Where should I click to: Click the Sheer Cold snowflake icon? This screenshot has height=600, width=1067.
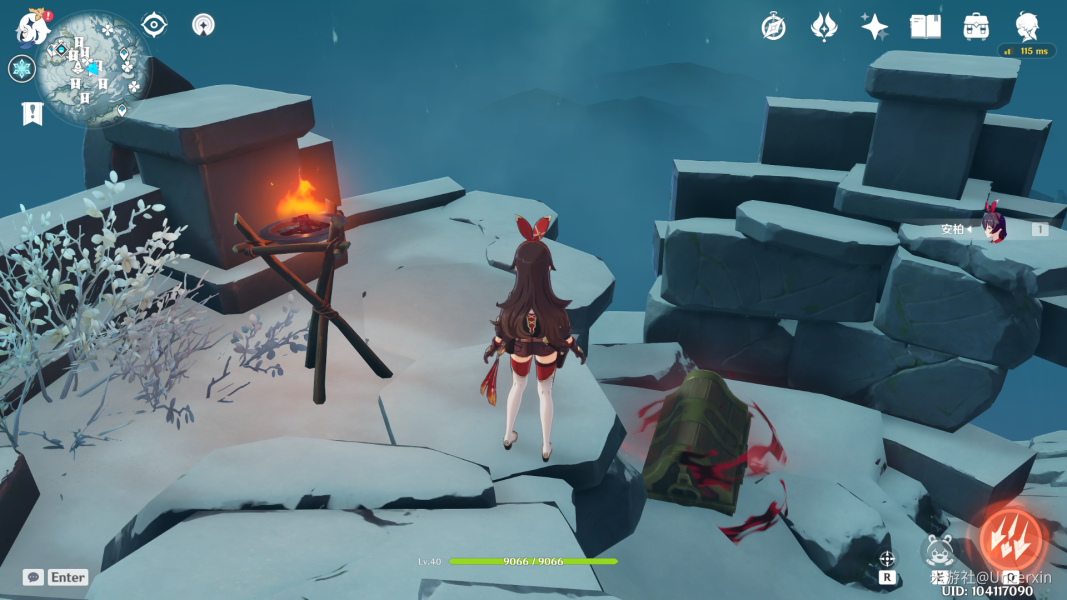click(x=21, y=69)
